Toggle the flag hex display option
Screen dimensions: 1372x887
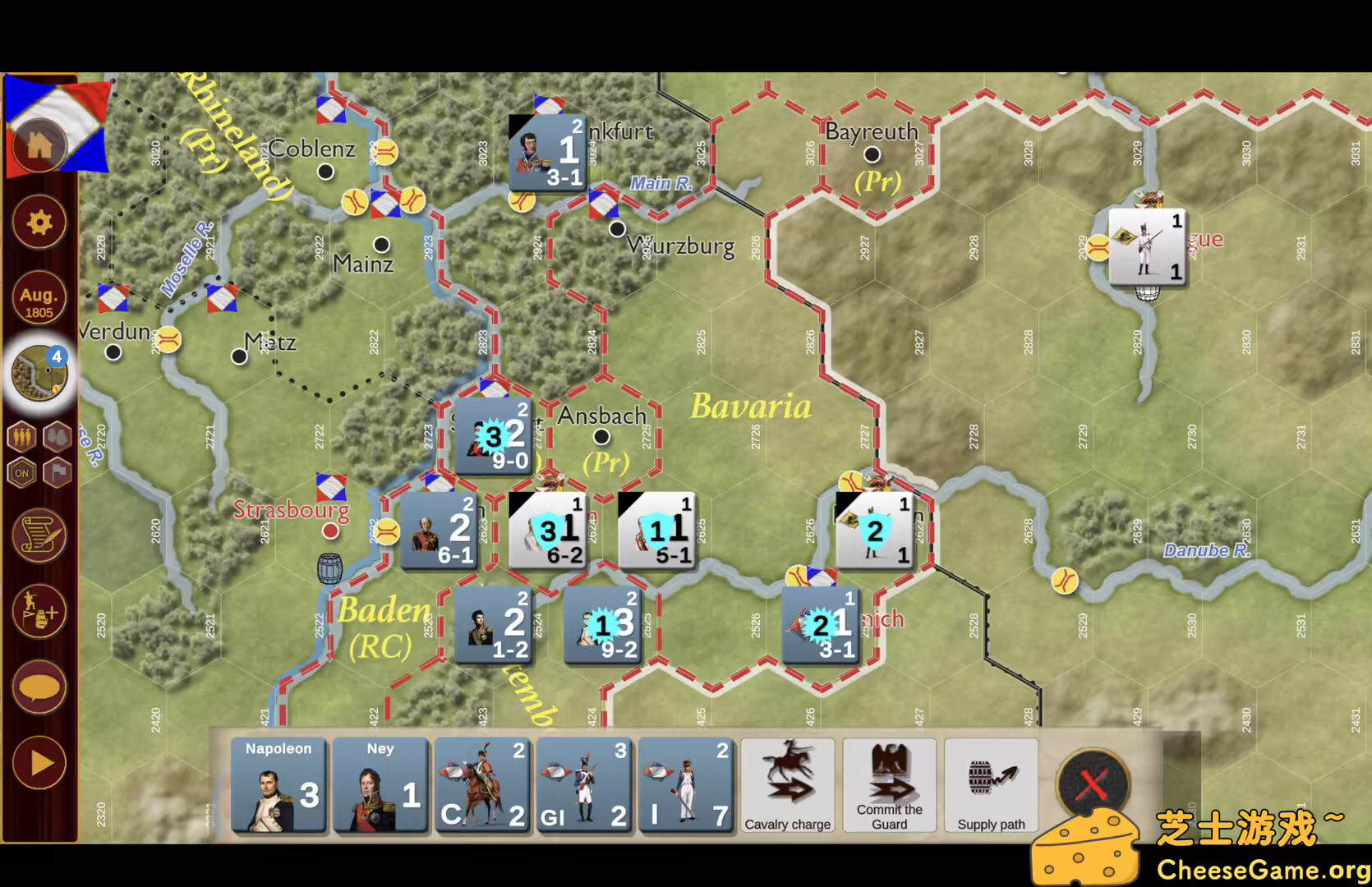pos(58,474)
